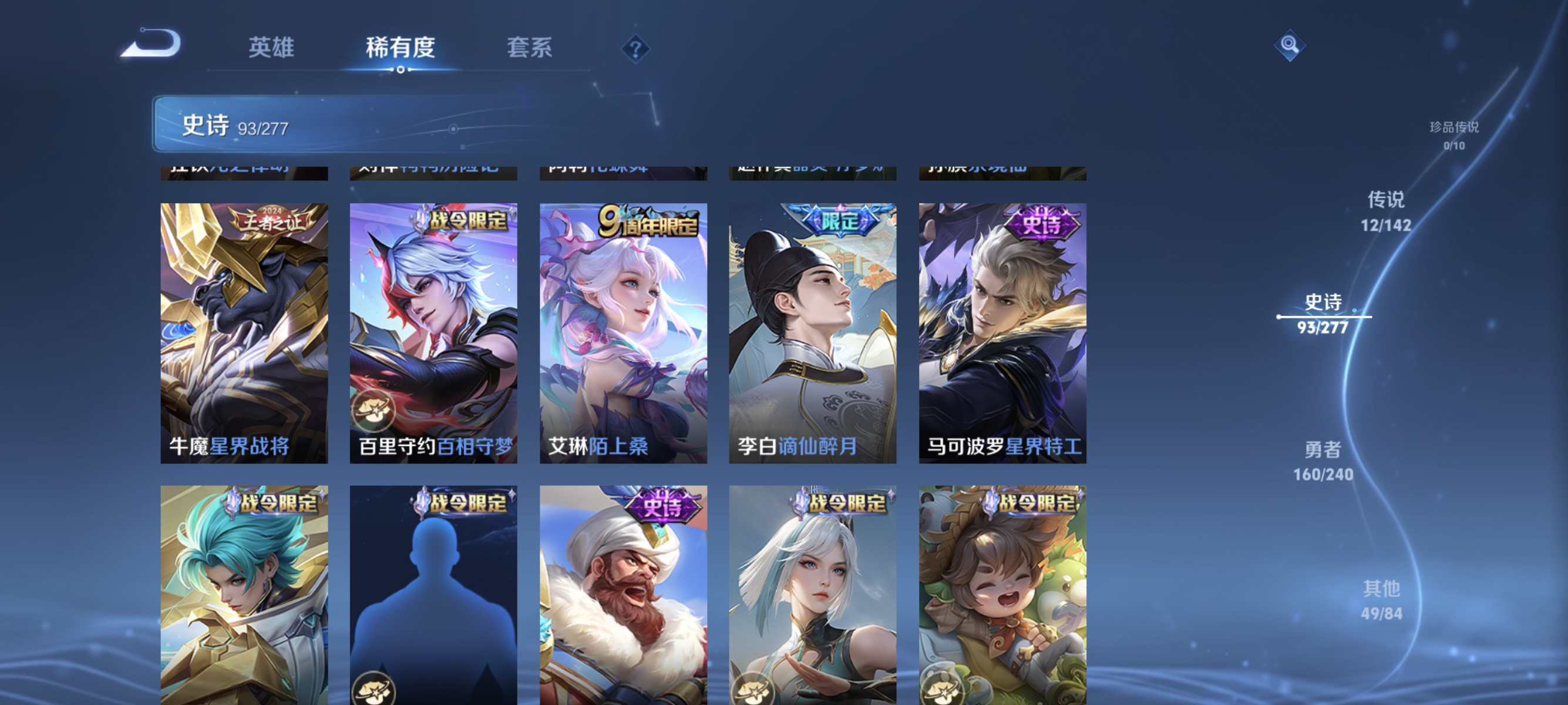Select 勇者 160/240 rarity category

pyautogui.click(x=1324, y=461)
